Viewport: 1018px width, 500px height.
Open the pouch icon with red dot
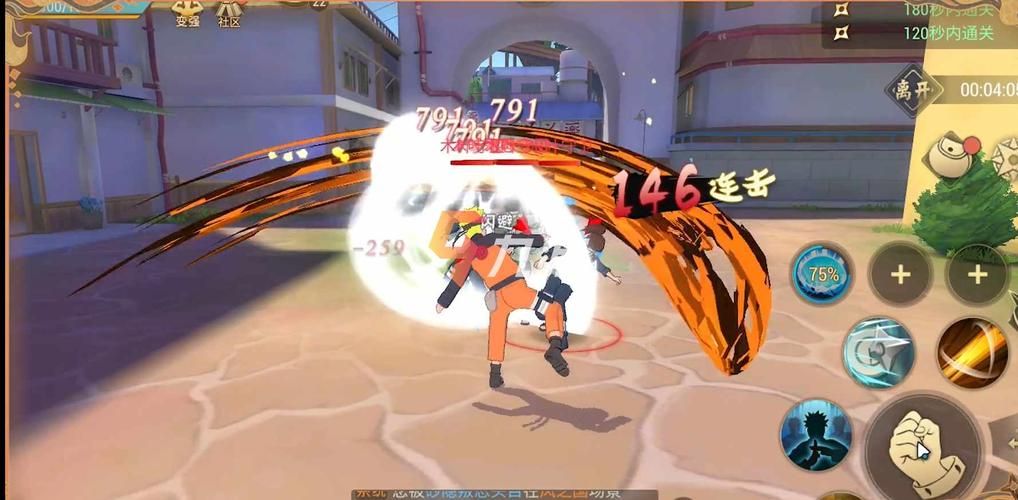coord(948,158)
